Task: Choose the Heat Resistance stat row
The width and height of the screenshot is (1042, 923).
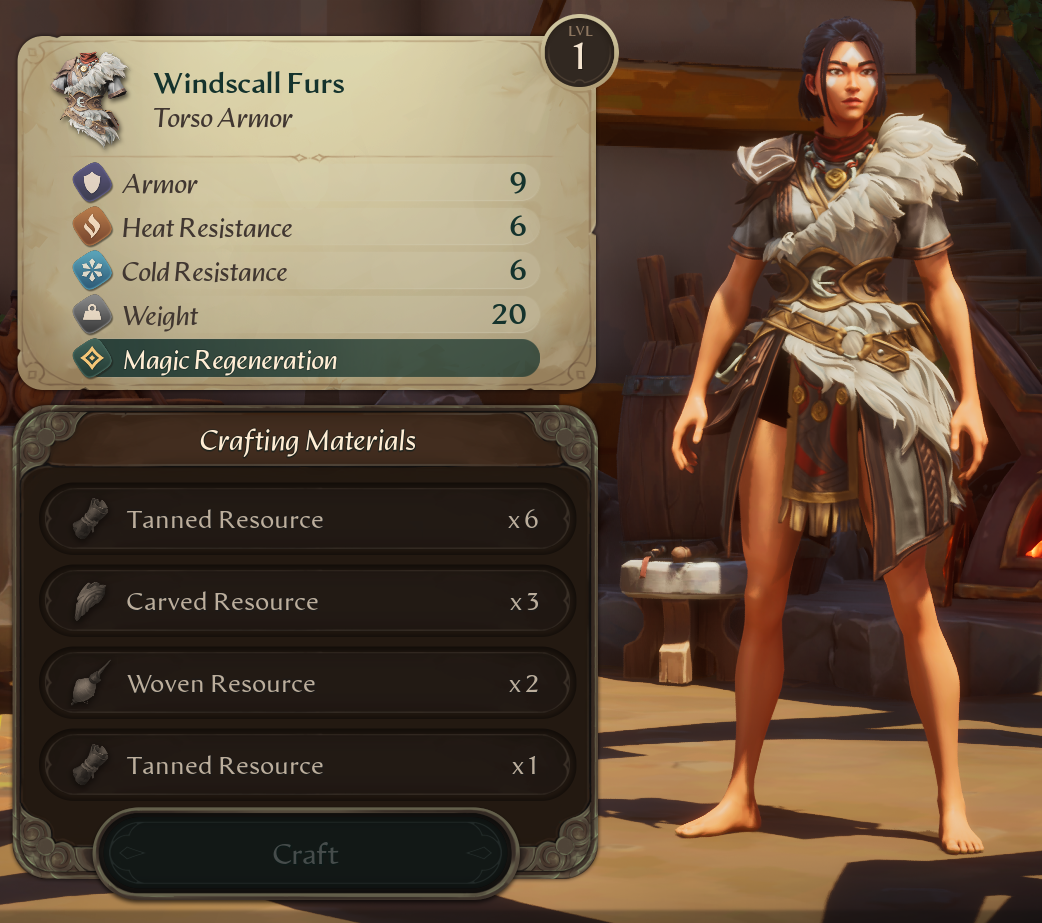Action: pyautogui.click(x=306, y=228)
